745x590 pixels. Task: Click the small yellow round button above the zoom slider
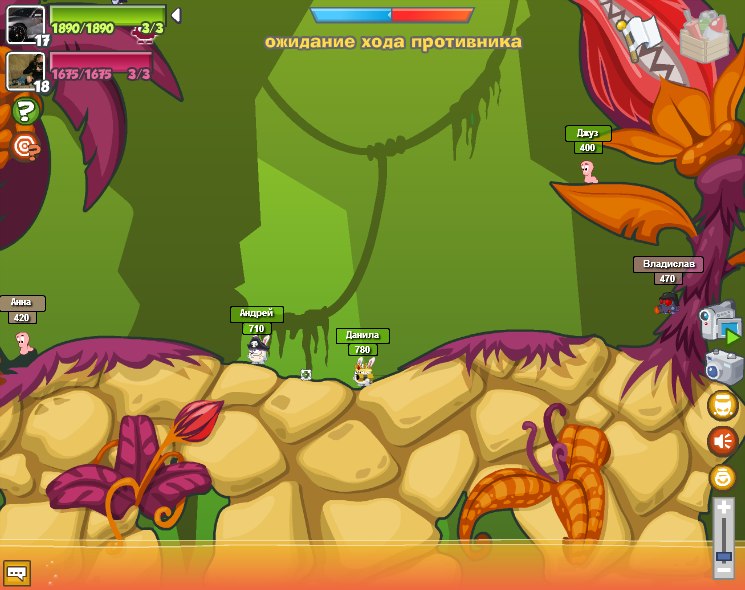722,477
